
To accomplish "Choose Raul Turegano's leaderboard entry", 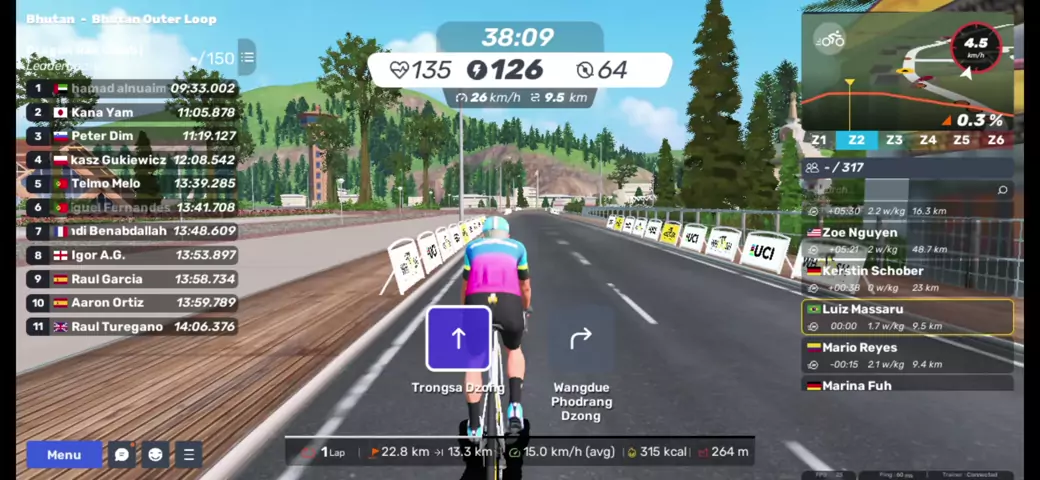I will [132, 326].
